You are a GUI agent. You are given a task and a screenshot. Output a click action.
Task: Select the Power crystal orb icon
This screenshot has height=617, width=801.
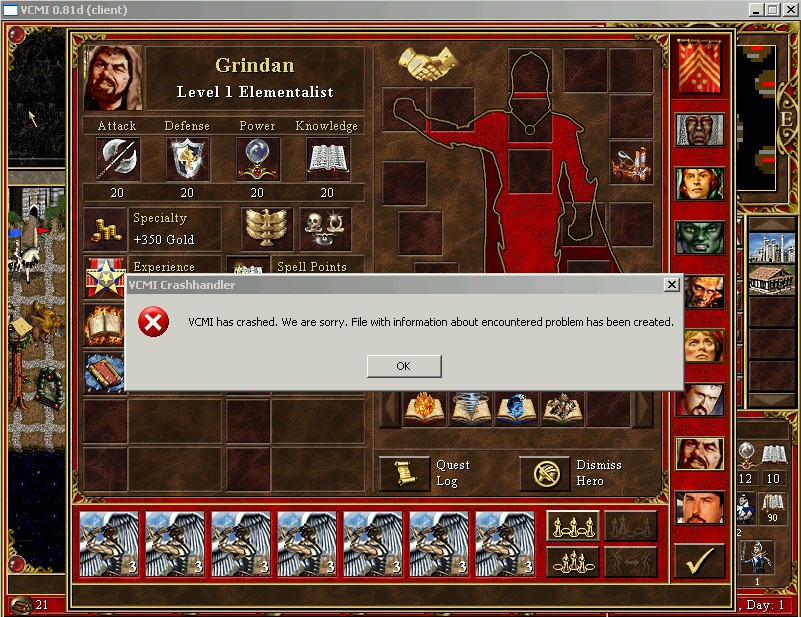click(x=257, y=158)
